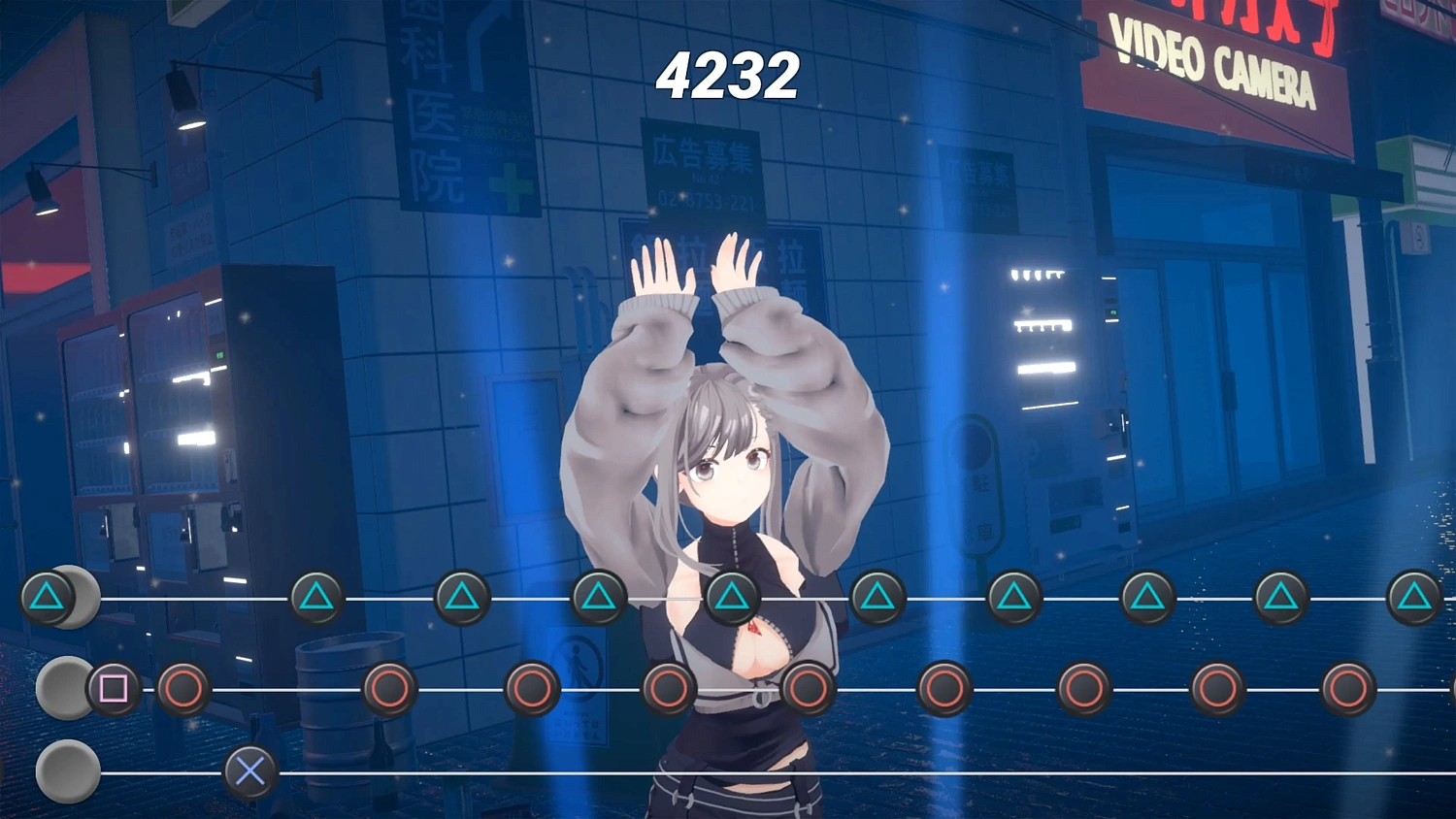
Task: Hit the triangle note above the character's head
Action: coord(731,596)
